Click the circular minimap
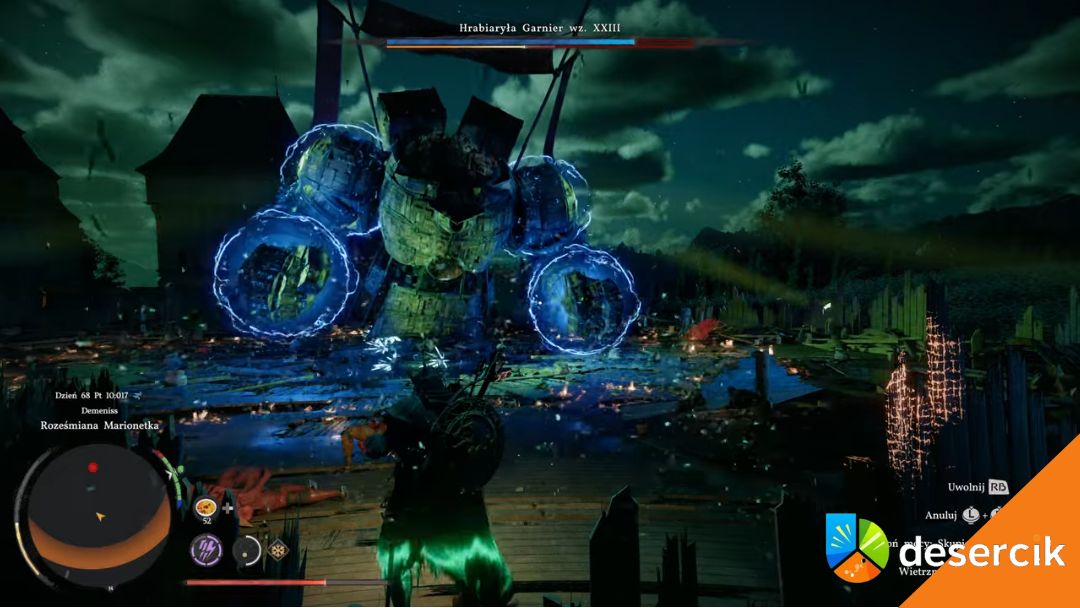This screenshot has width=1080, height=608. pyautogui.click(x=98, y=517)
